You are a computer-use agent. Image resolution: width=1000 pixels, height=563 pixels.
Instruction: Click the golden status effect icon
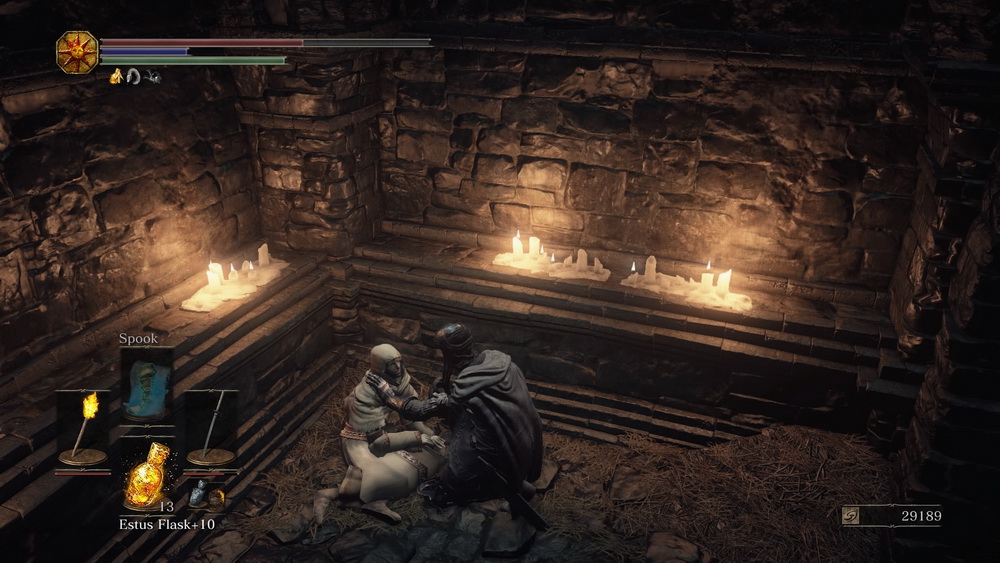click(x=116, y=75)
